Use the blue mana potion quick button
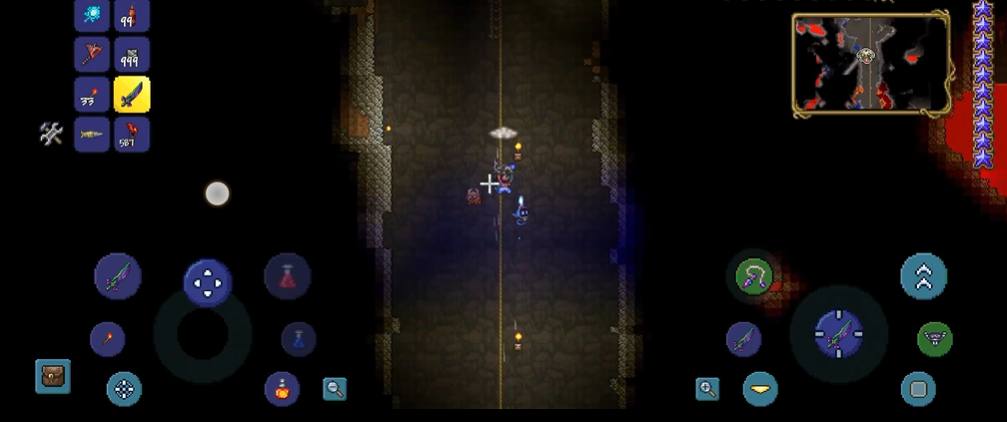This screenshot has width=1007, height=422. click(x=298, y=339)
